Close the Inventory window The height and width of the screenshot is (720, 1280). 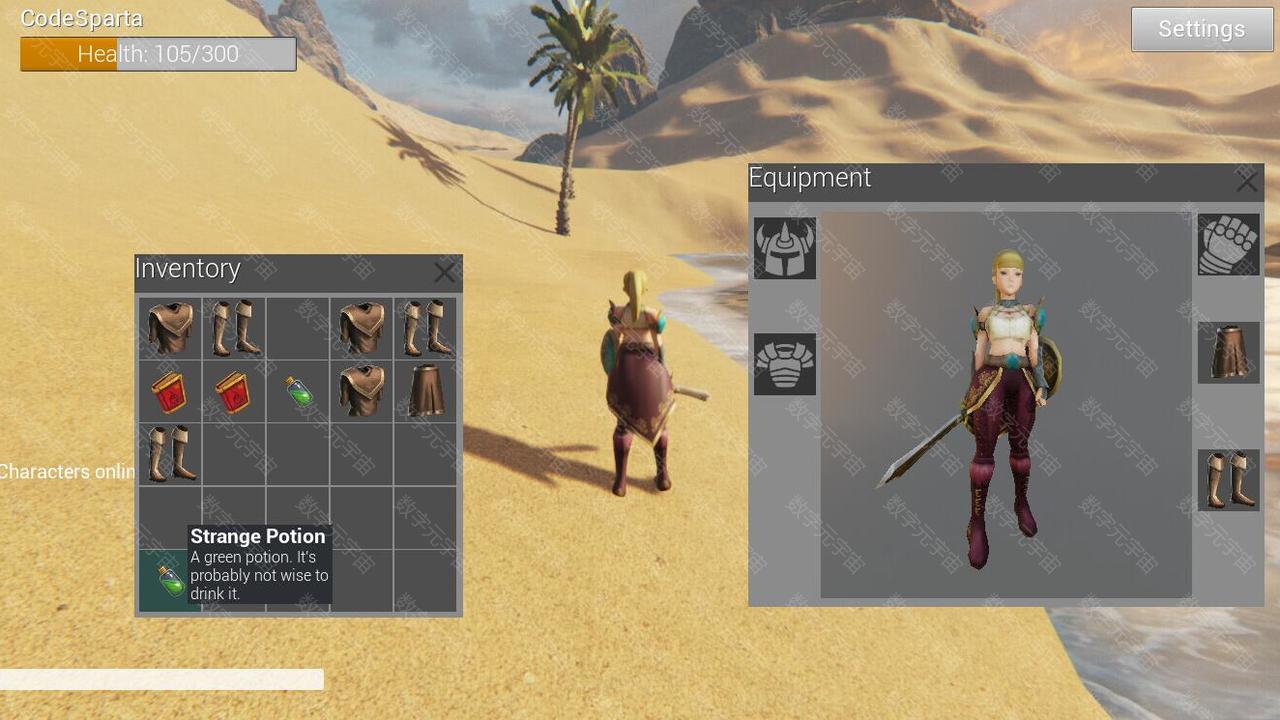pos(444,271)
